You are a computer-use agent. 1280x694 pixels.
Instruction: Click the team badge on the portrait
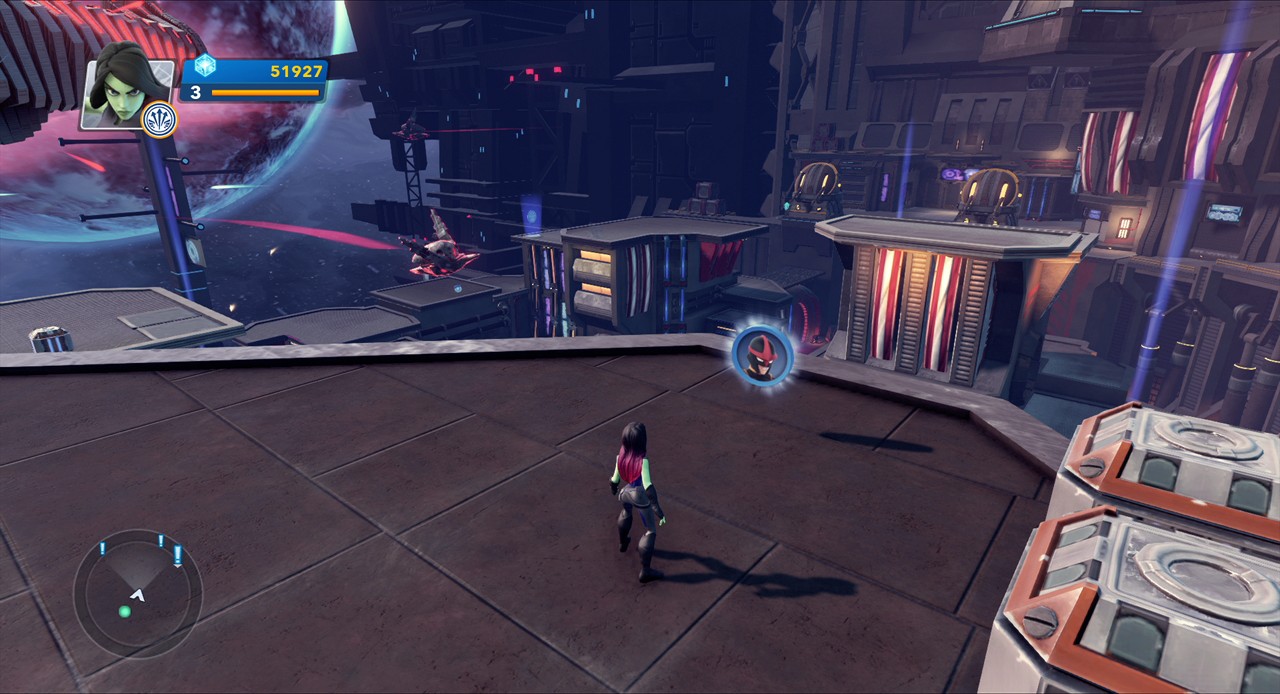pyautogui.click(x=159, y=119)
